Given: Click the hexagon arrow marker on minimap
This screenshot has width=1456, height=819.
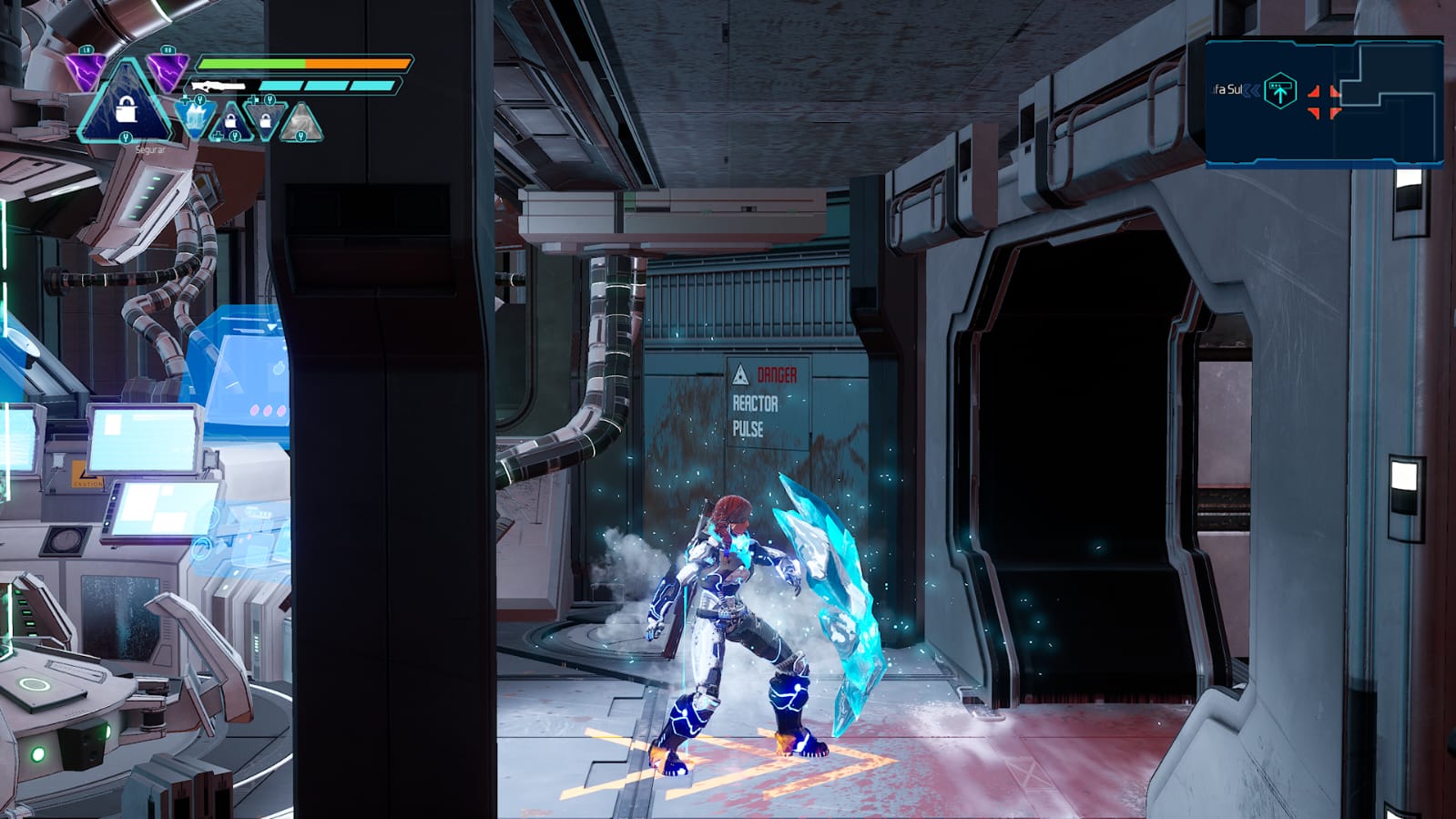Looking at the screenshot, I should [1280, 91].
